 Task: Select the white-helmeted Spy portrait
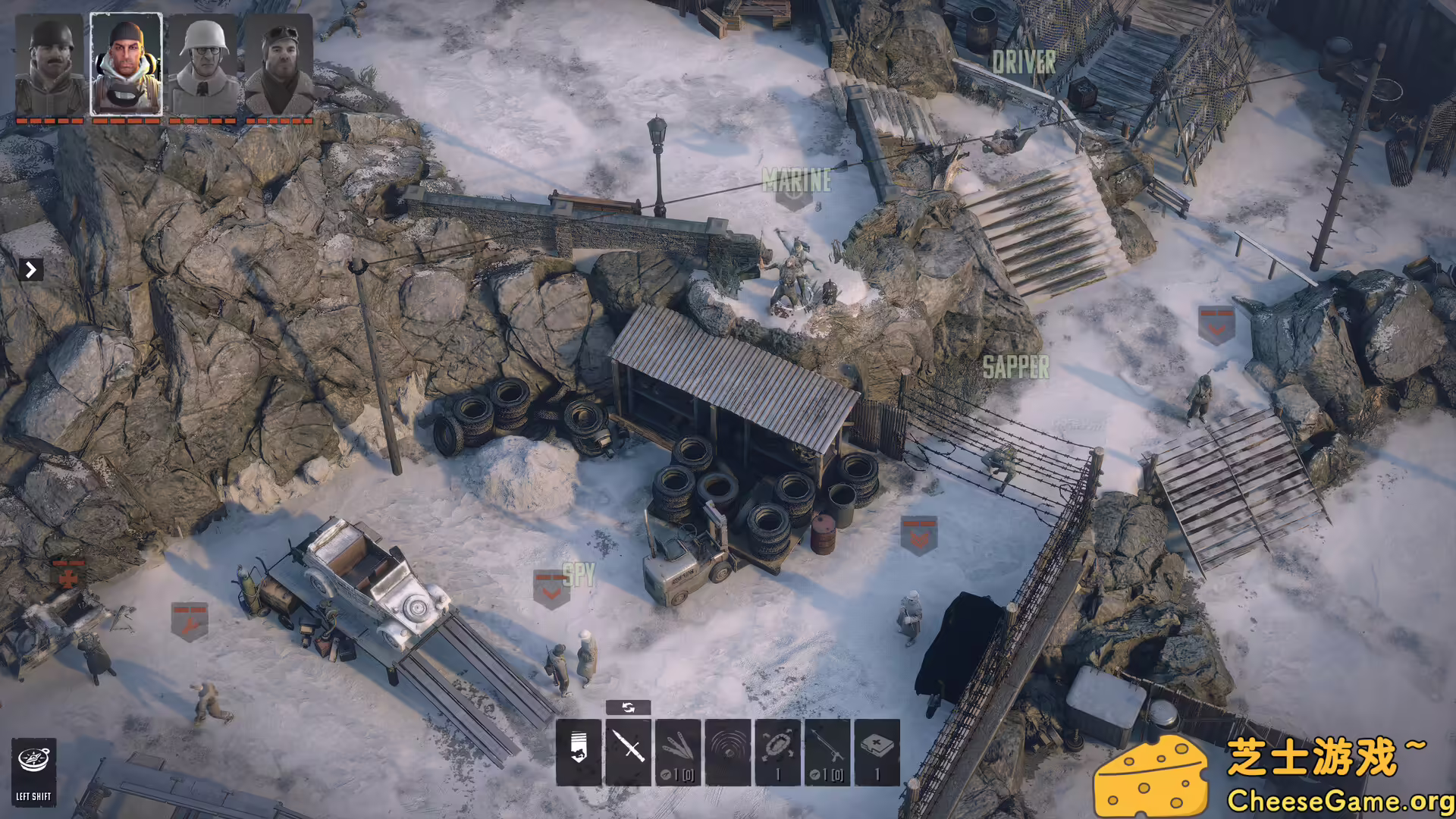[202, 64]
